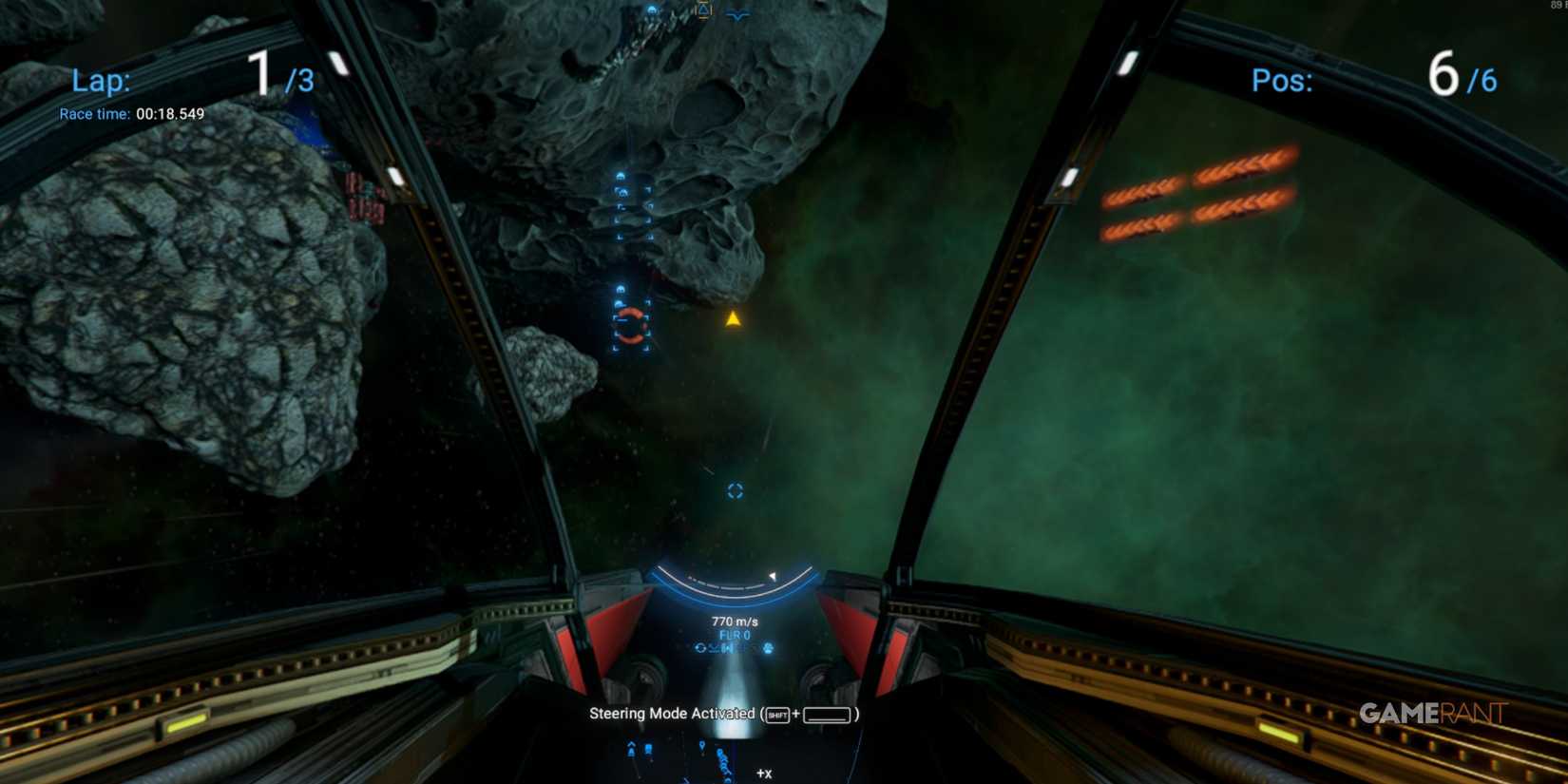The image size is (1568, 784).
Task: Click the 770 m/s speed readout
Action: (x=735, y=621)
